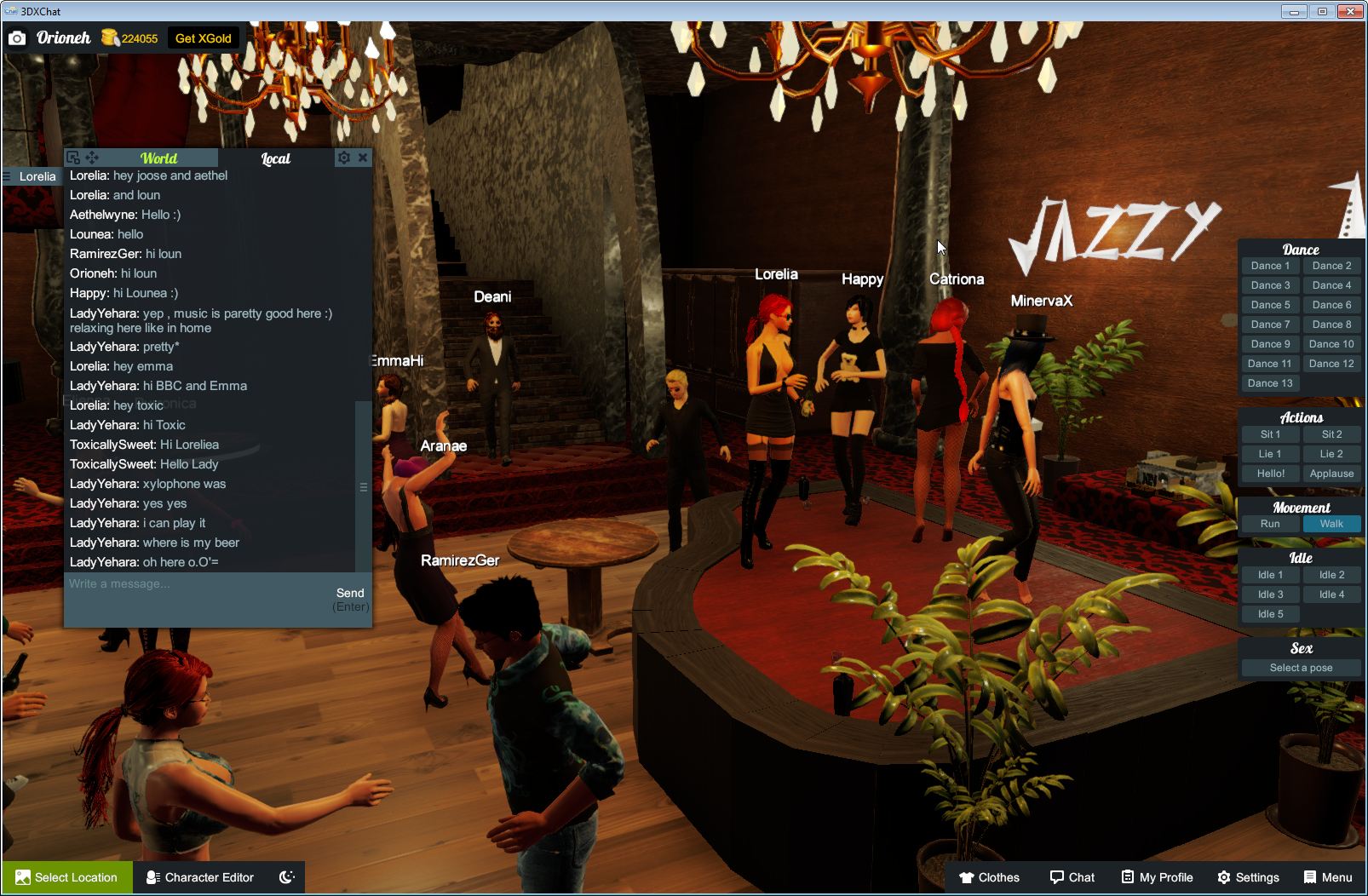
Task: Open chat settings via the gear icon
Action: pos(343,157)
